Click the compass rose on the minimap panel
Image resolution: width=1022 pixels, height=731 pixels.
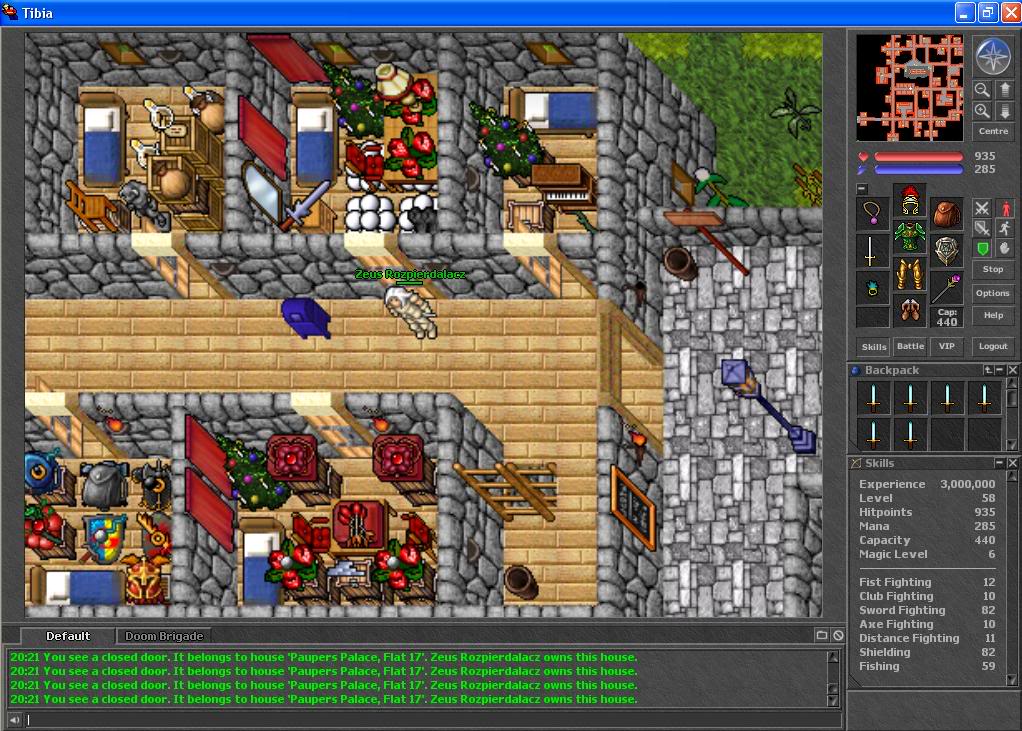pyautogui.click(x=992, y=57)
